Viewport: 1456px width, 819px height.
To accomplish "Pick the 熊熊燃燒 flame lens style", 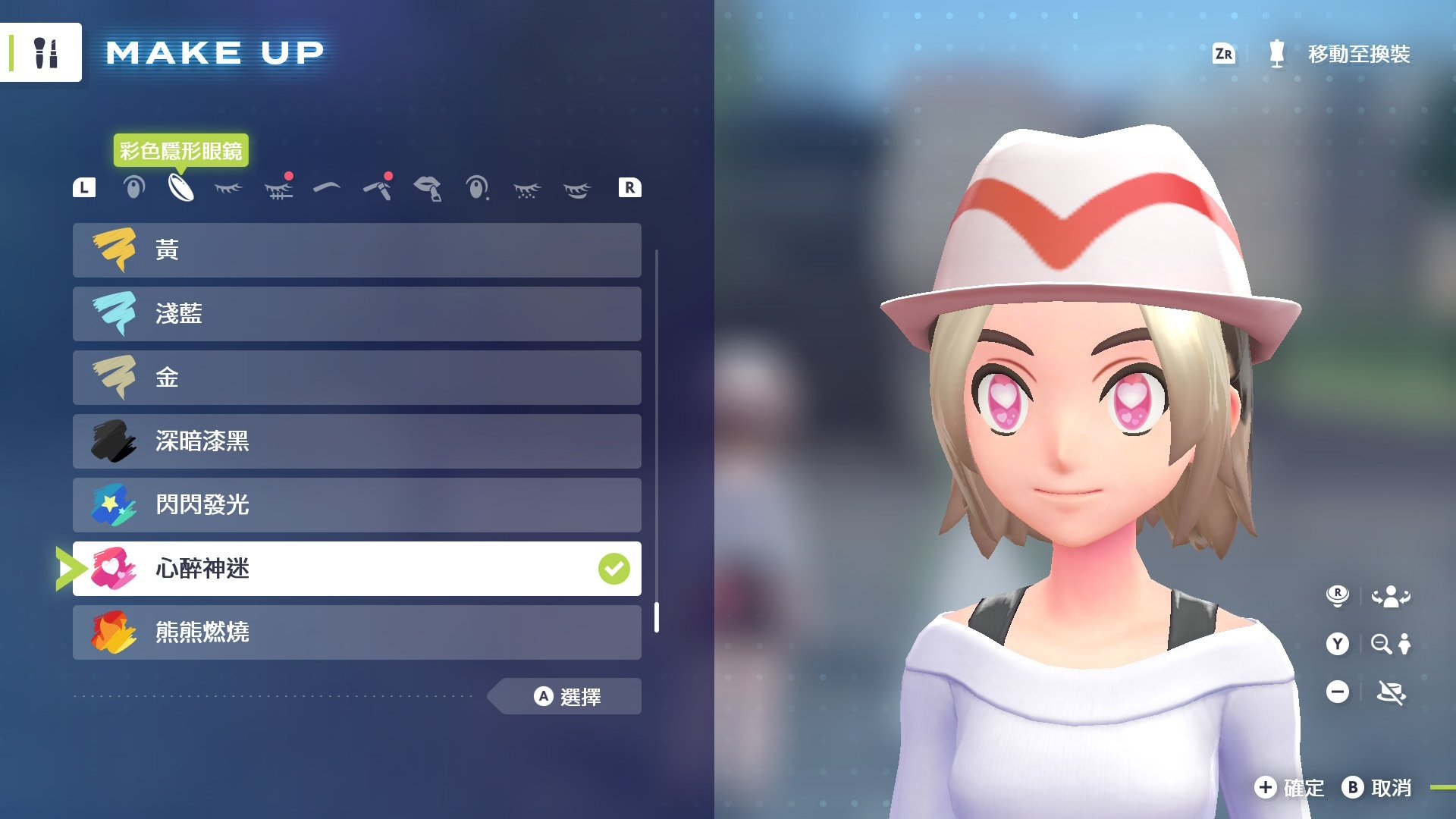I will (x=356, y=632).
